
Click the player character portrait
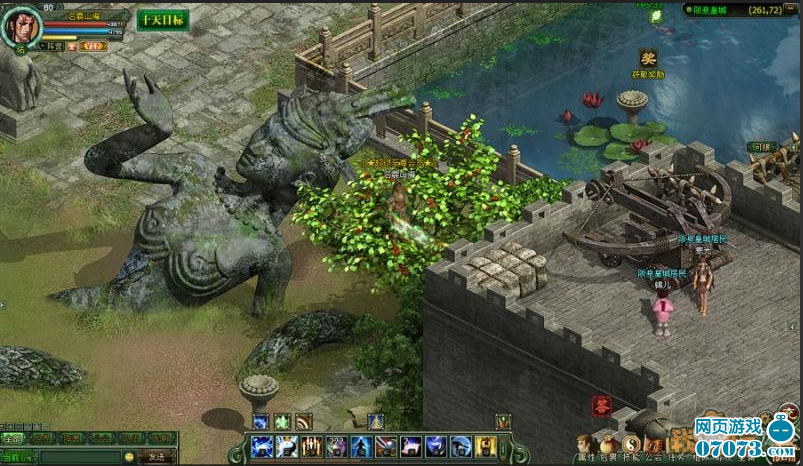point(21,26)
